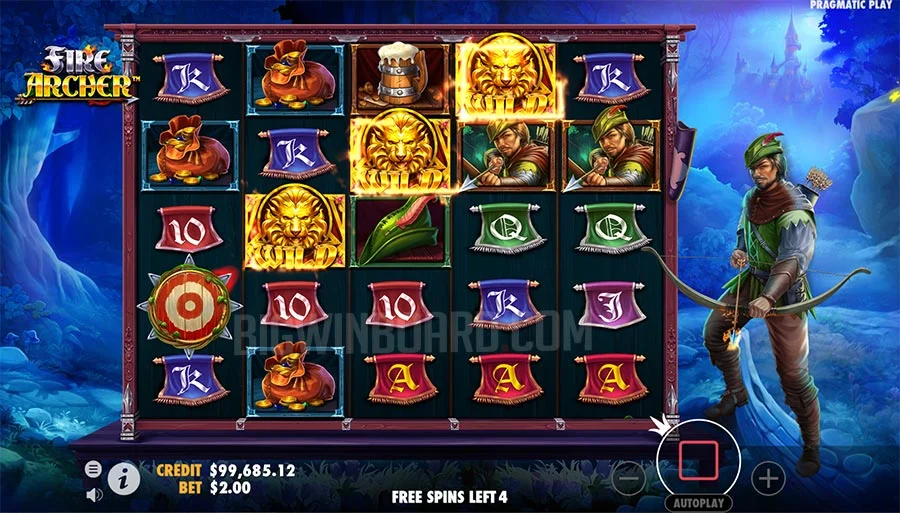The height and width of the screenshot is (513, 900).
Task: Open the hamburger settings menu
Action: [x=93, y=468]
